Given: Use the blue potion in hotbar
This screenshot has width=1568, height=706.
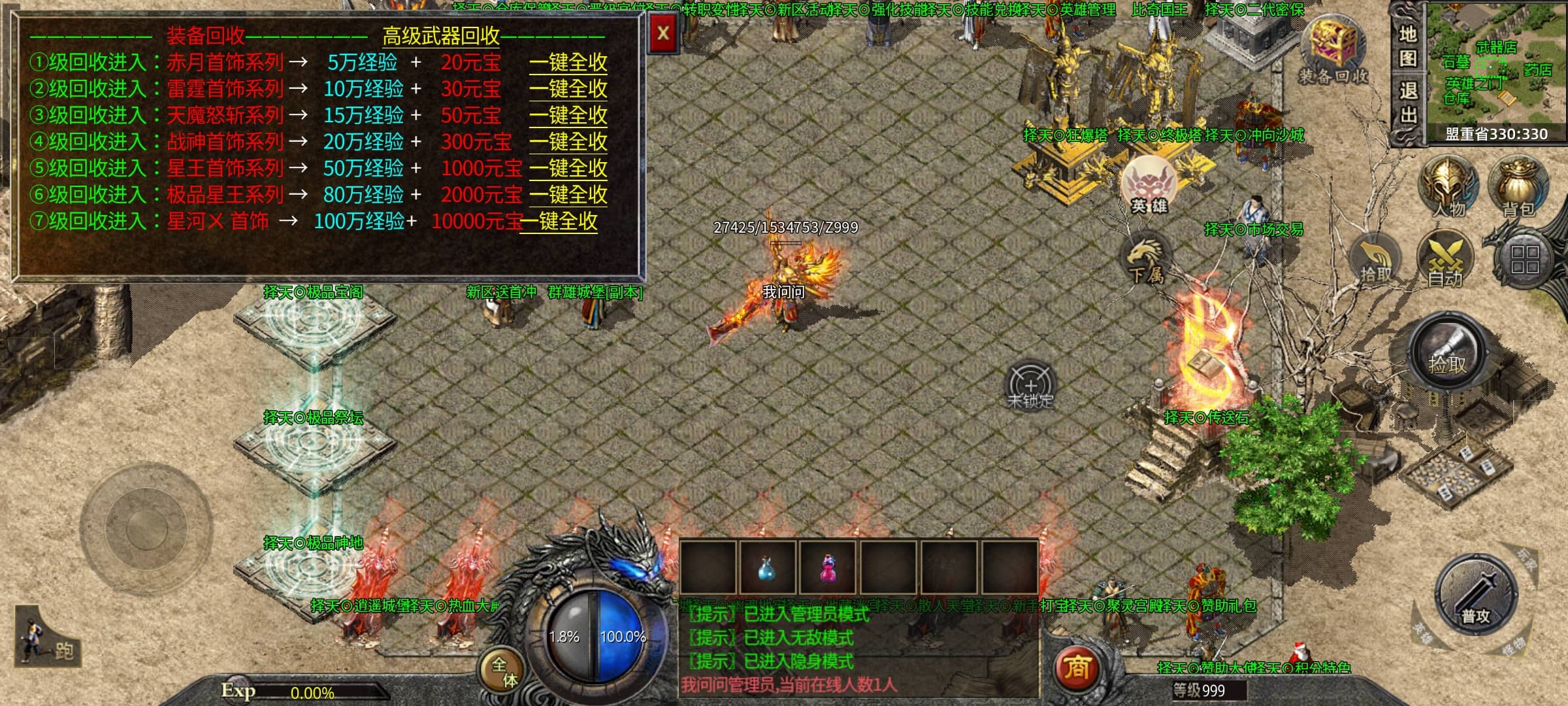Looking at the screenshot, I should pos(767,569).
